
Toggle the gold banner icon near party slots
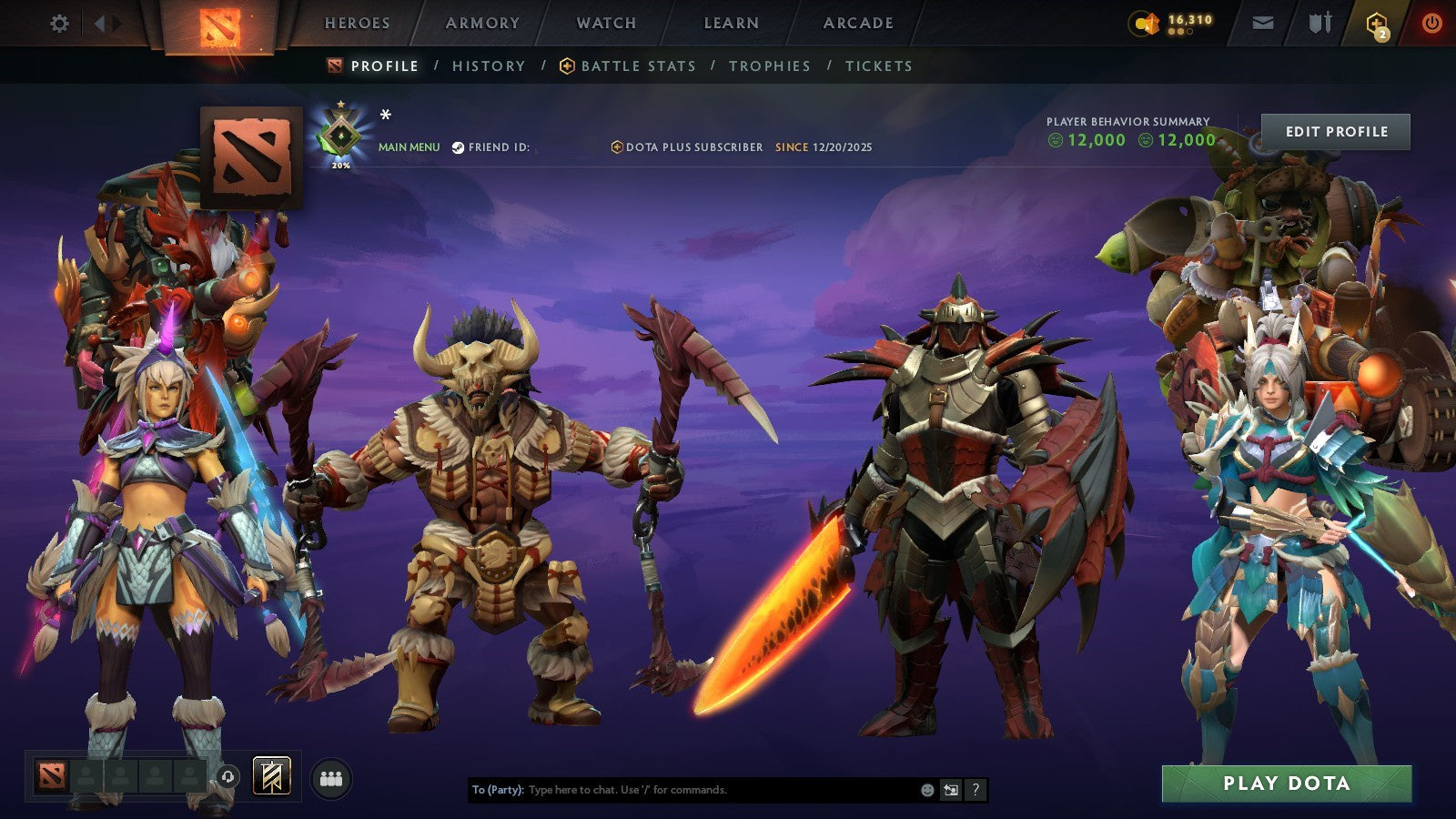(271, 776)
